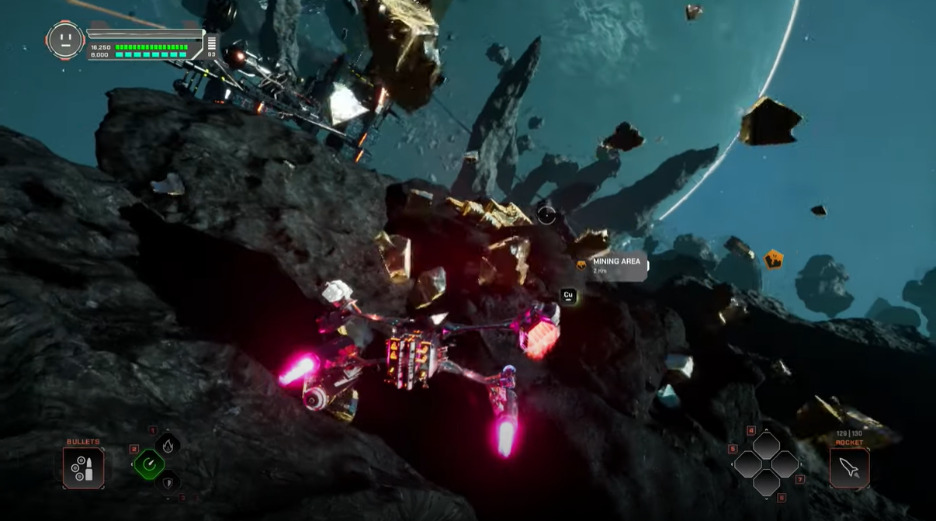Select the Bullets weapon slot
The height and width of the screenshot is (521, 936).
click(83, 467)
